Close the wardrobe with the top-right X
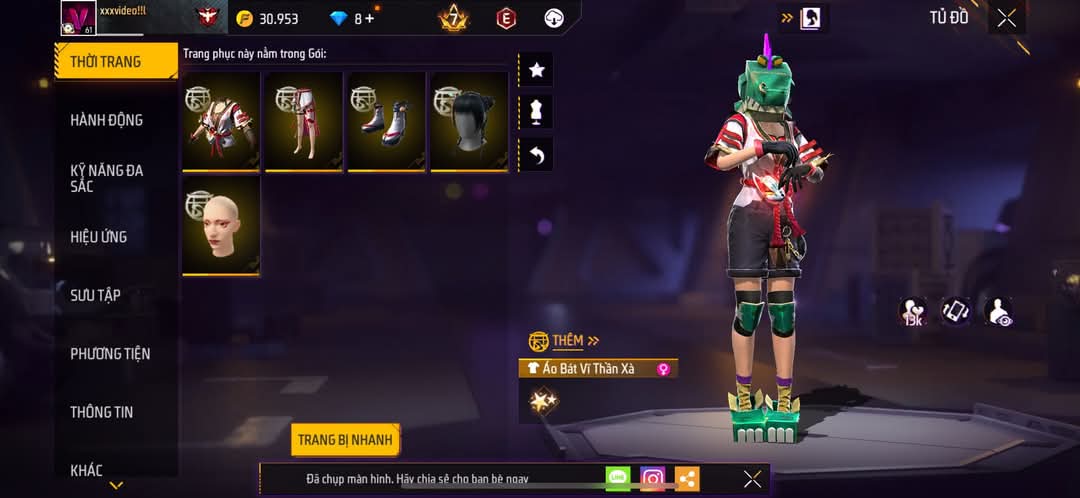This screenshot has height=498, width=1080. click(x=1006, y=18)
